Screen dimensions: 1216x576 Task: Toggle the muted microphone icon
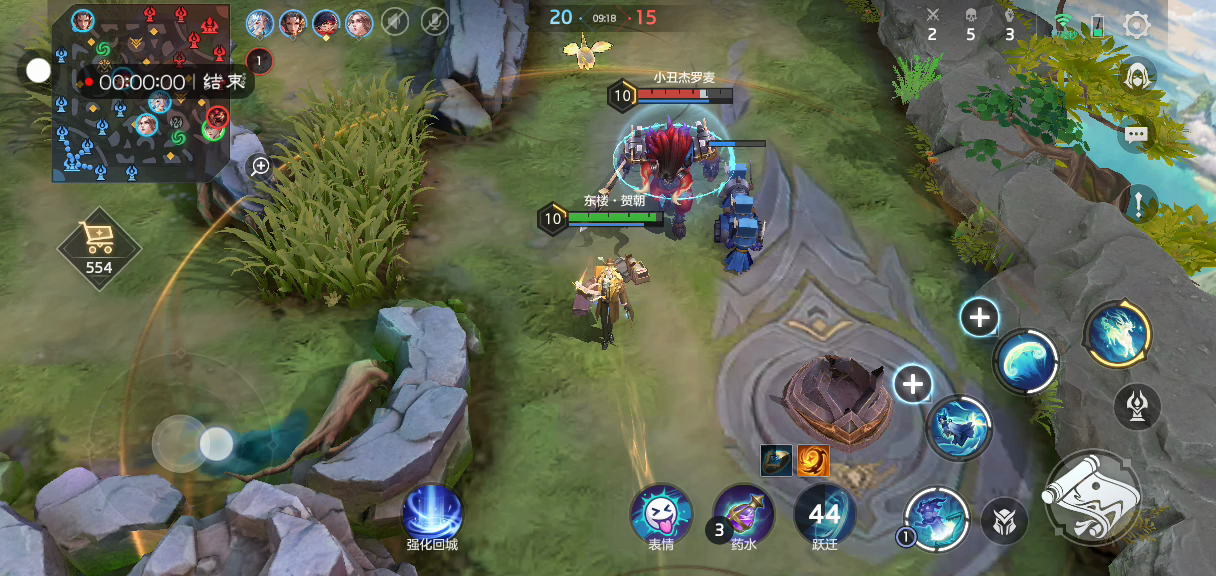coord(434,21)
